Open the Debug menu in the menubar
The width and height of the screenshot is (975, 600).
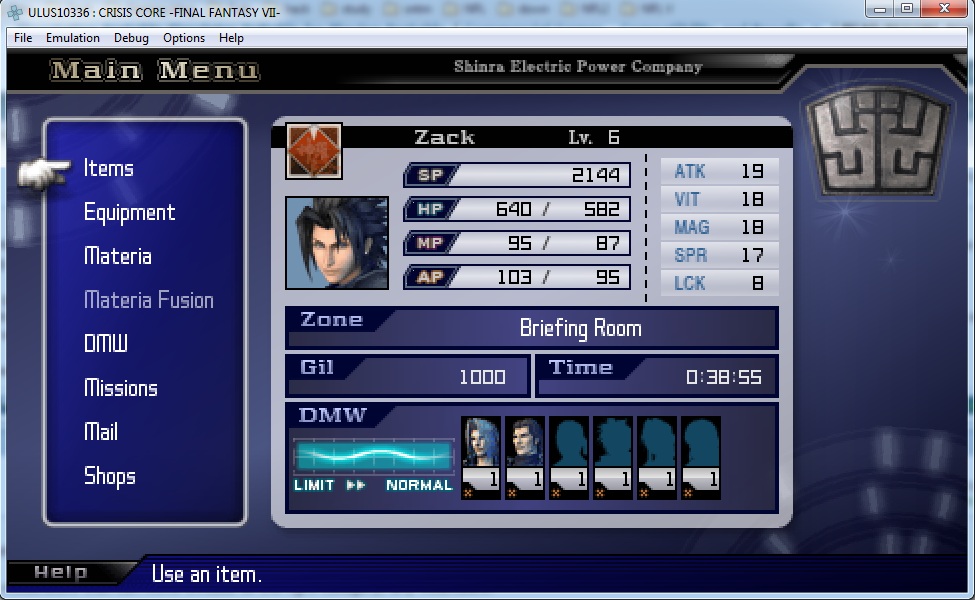tap(131, 38)
